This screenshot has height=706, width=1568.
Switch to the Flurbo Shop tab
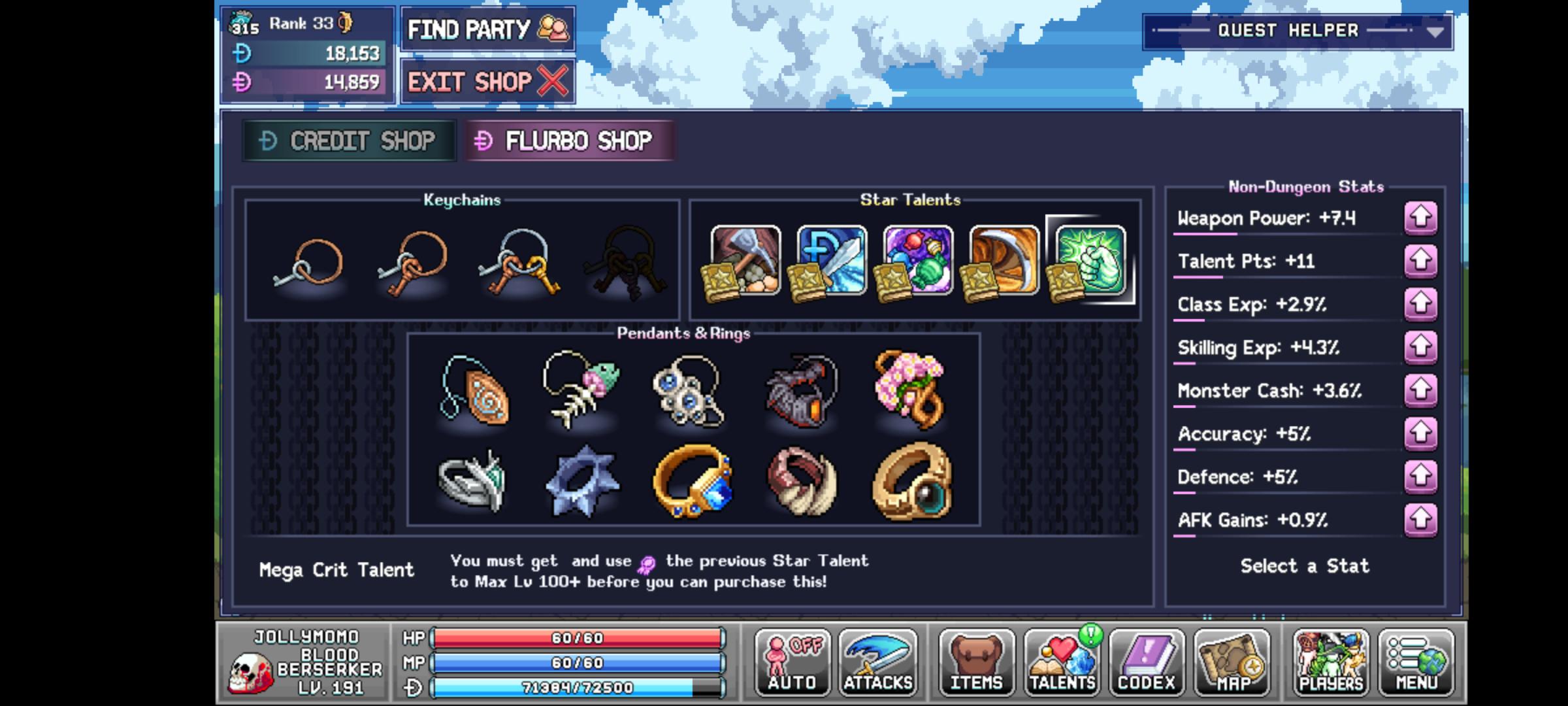click(x=568, y=141)
